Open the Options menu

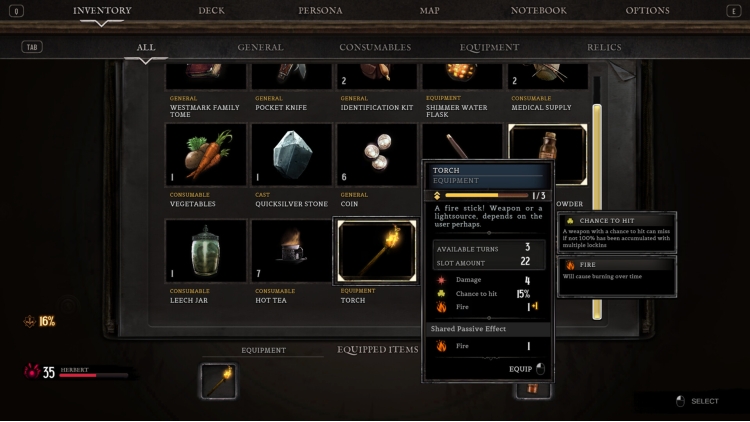647,11
